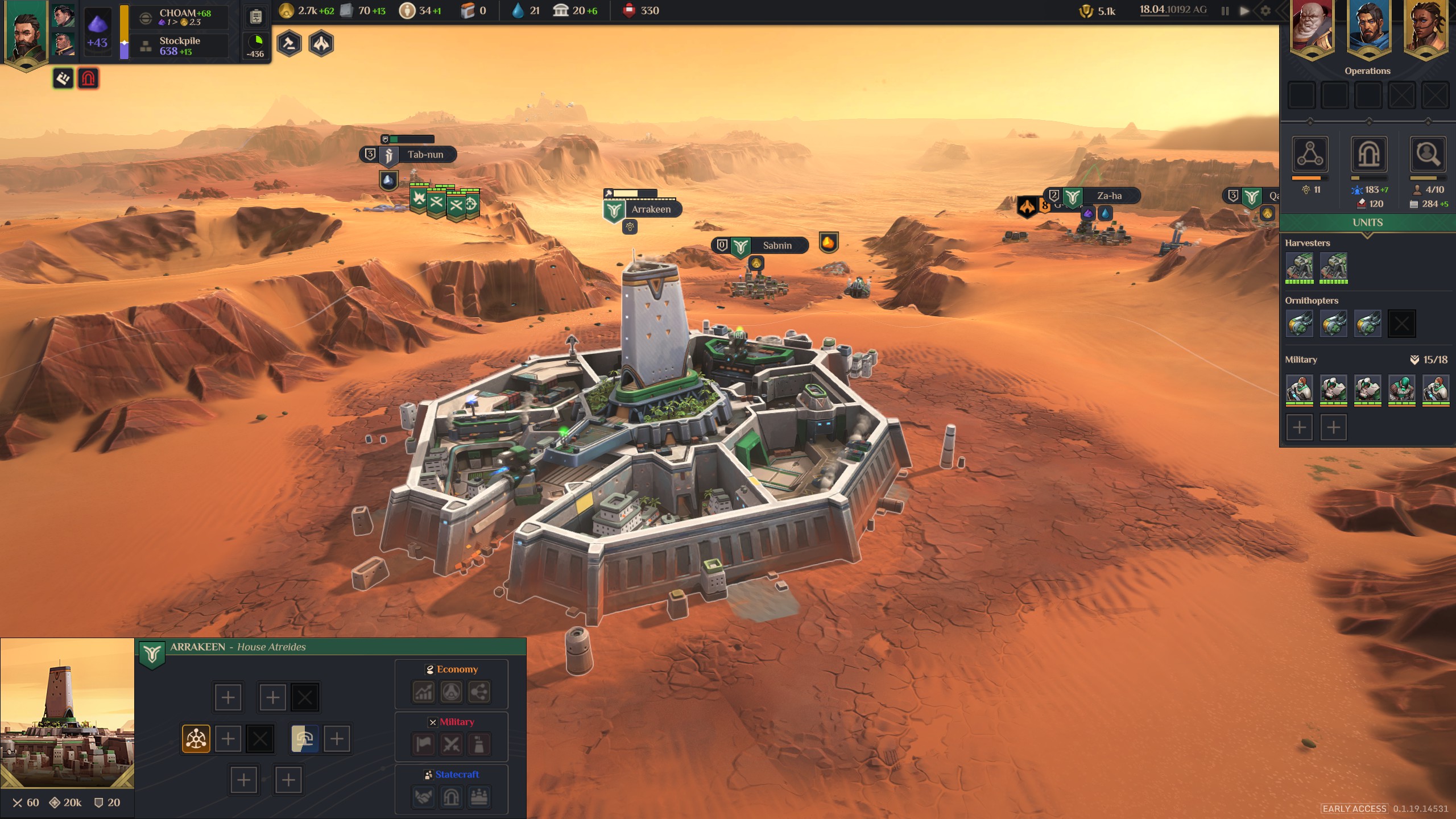Click the play speed arrow button
1456x819 pixels.
tap(1244, 11)
